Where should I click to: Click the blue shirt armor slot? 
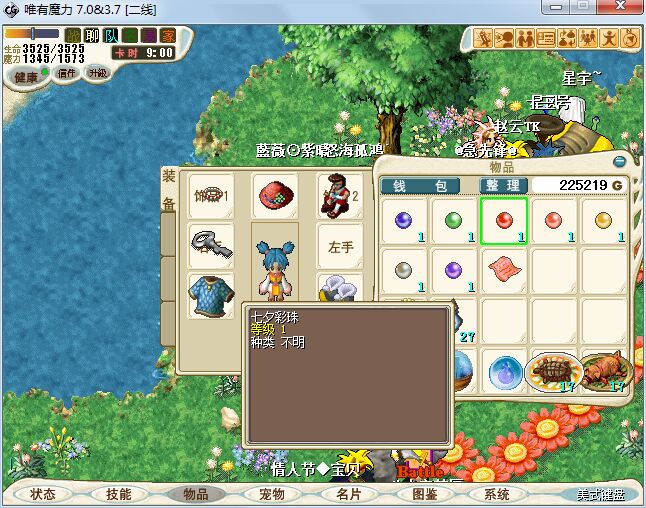(x=211, y=297)
